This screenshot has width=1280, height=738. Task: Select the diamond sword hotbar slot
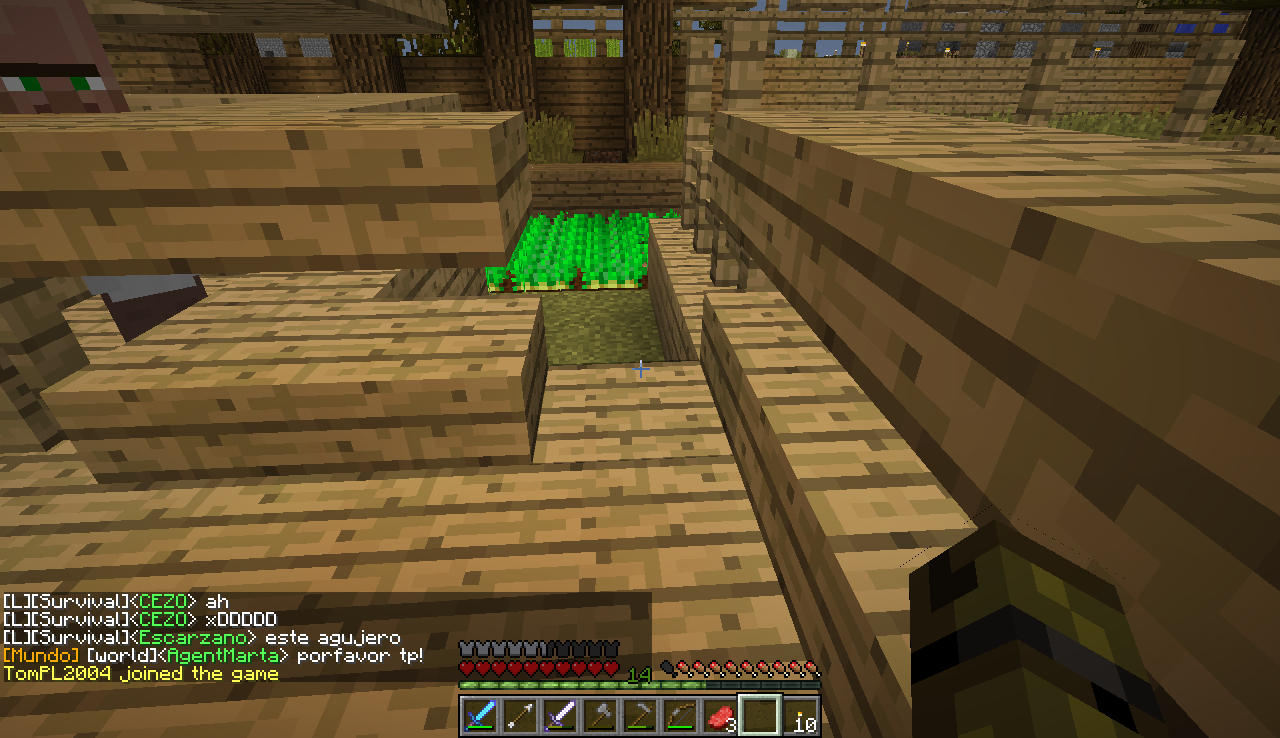tap(480, 716)
